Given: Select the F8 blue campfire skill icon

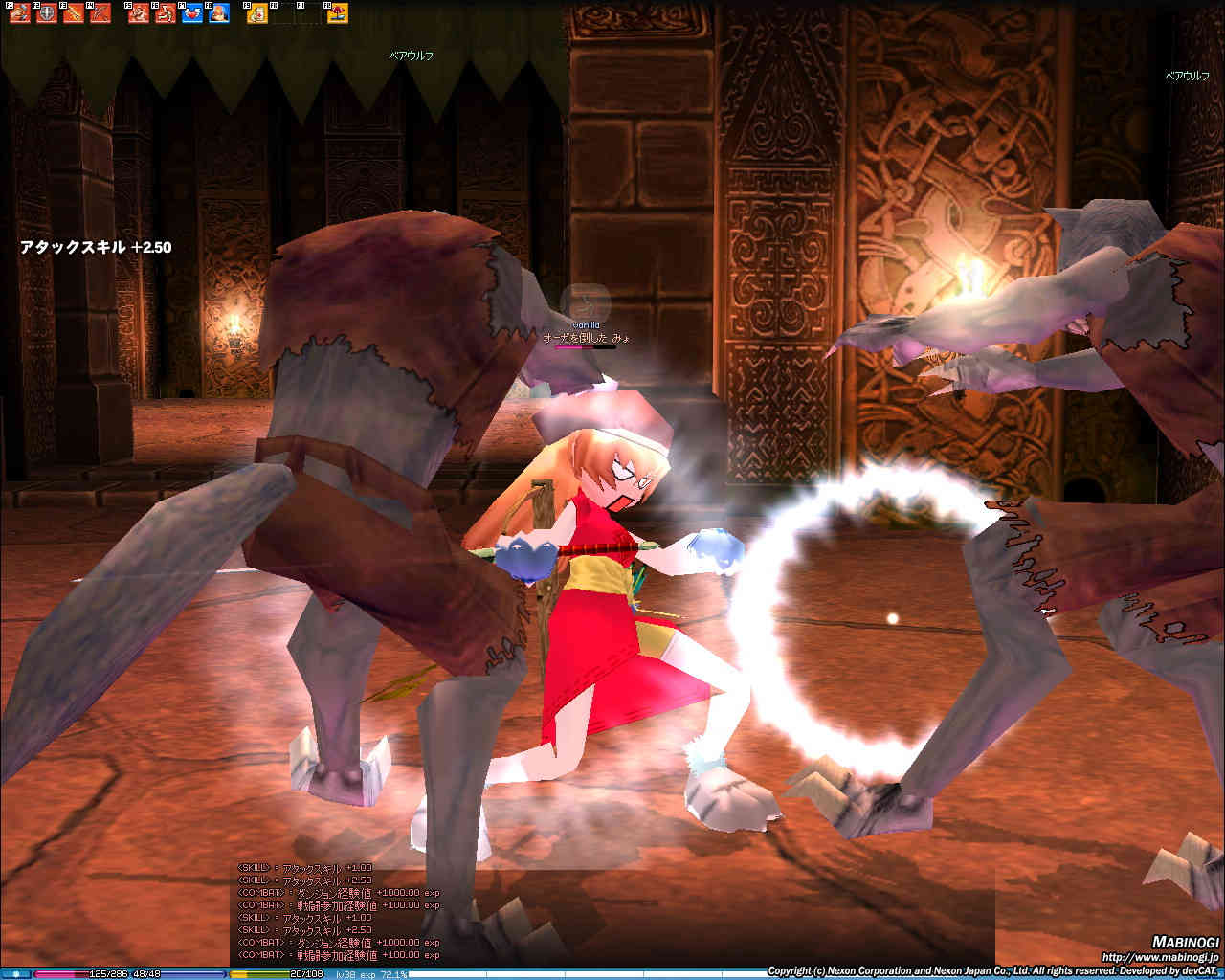Looking at the screenshot, I should [219, 14].
